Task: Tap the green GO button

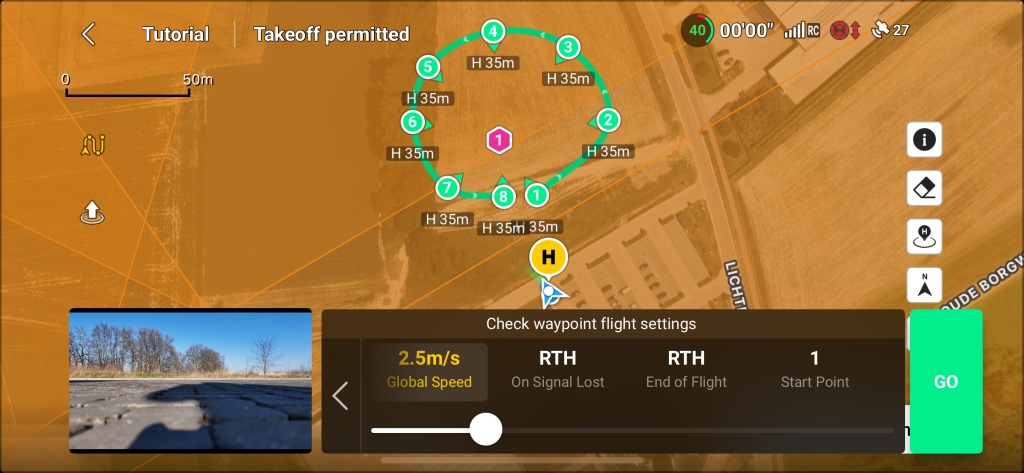Action: pos(945,382)
